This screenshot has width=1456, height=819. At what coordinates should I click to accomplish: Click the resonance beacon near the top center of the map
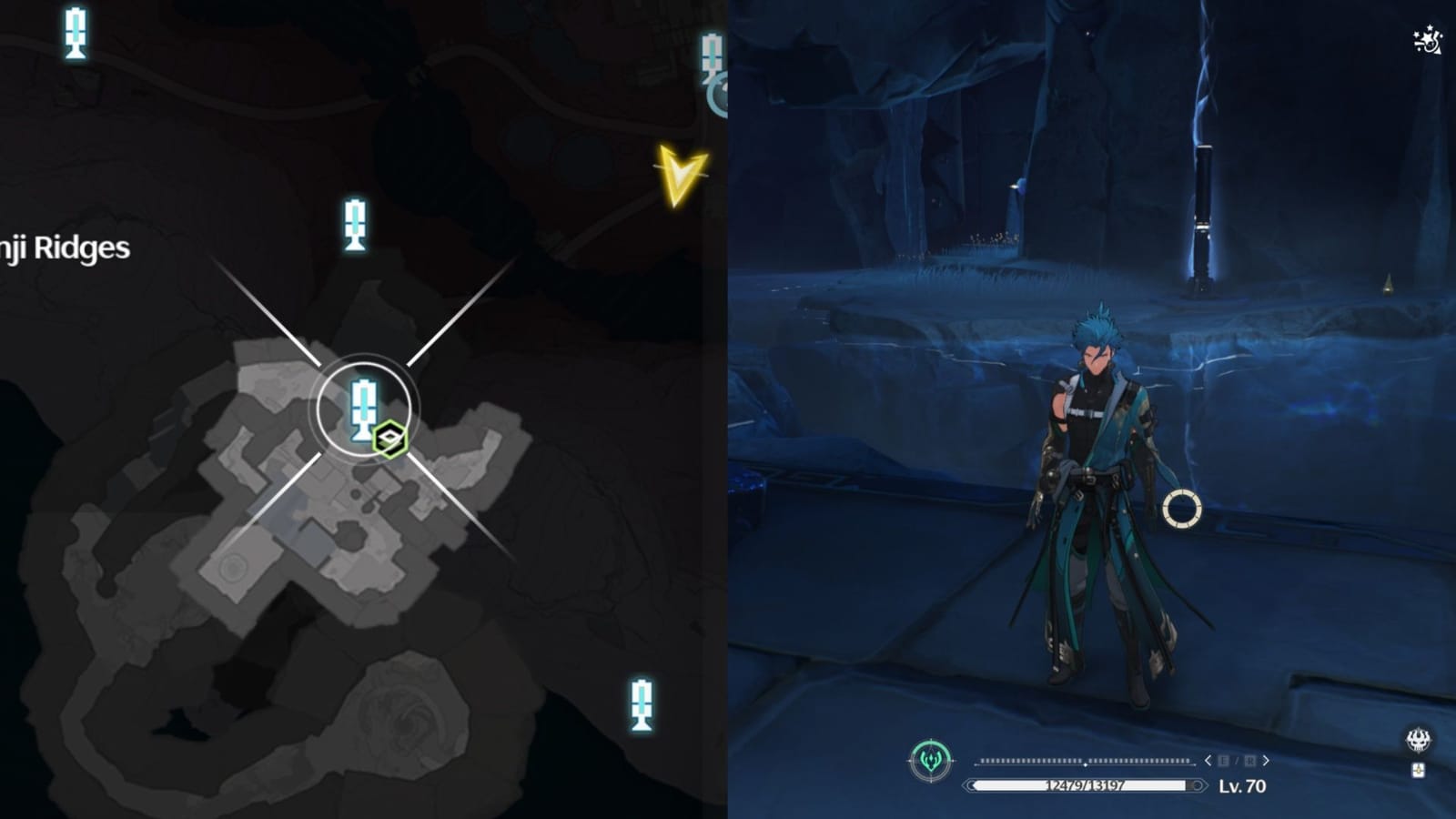tap(355, 223)
